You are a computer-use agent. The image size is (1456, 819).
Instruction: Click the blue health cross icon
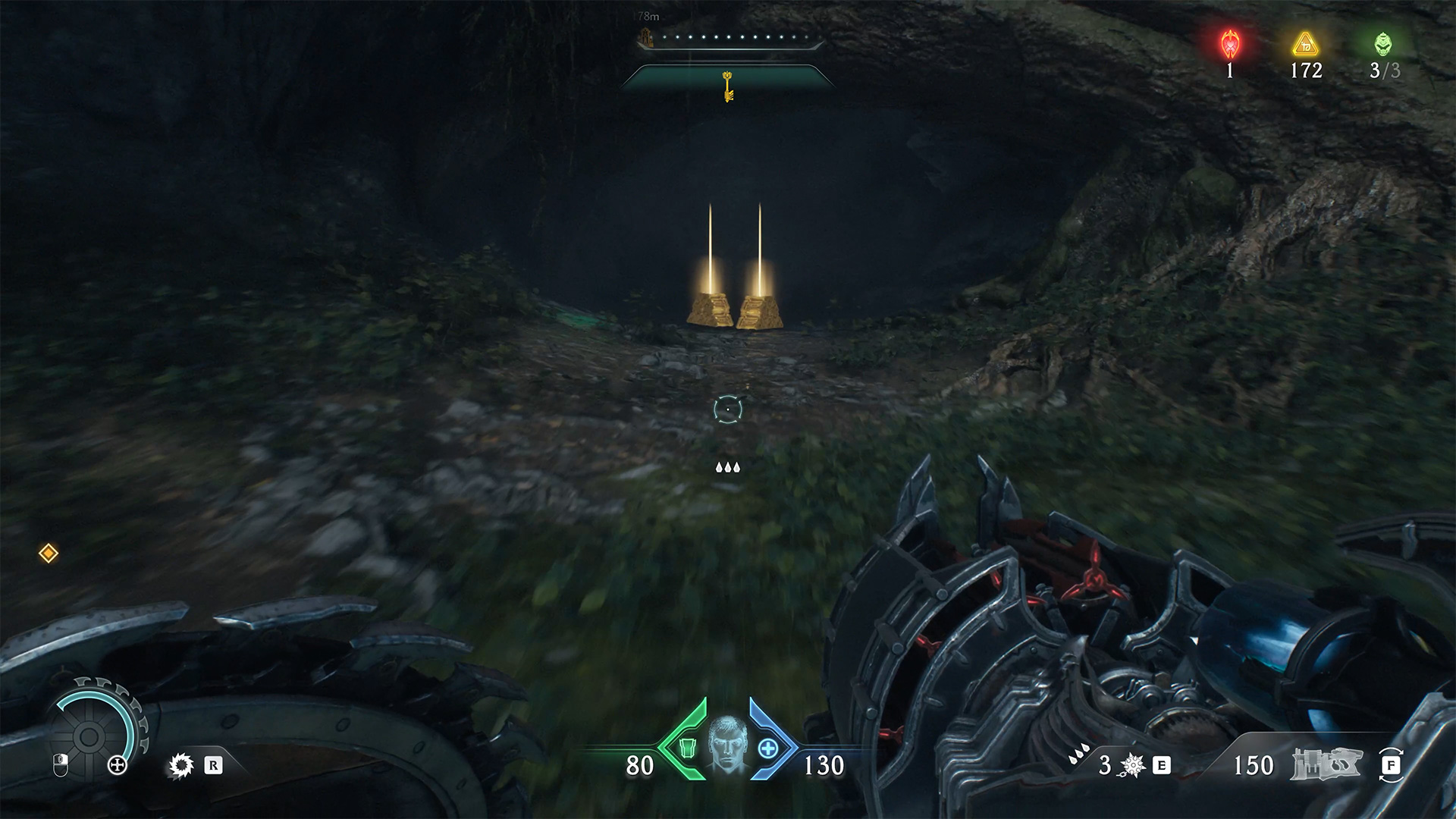click(x=768, y=748)
